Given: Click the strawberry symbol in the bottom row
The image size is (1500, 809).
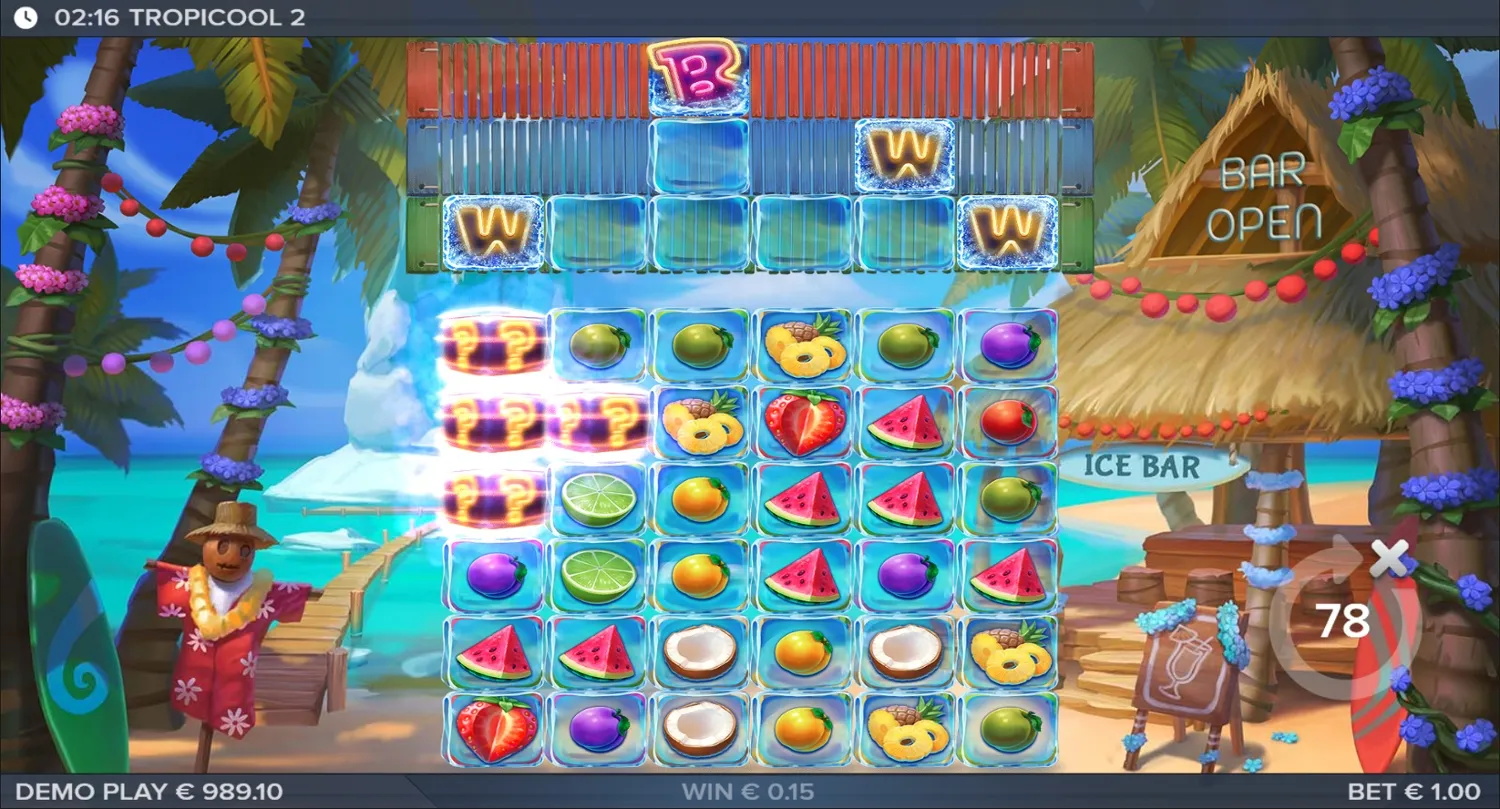Looking at the screenshot, I should [495, 725].
